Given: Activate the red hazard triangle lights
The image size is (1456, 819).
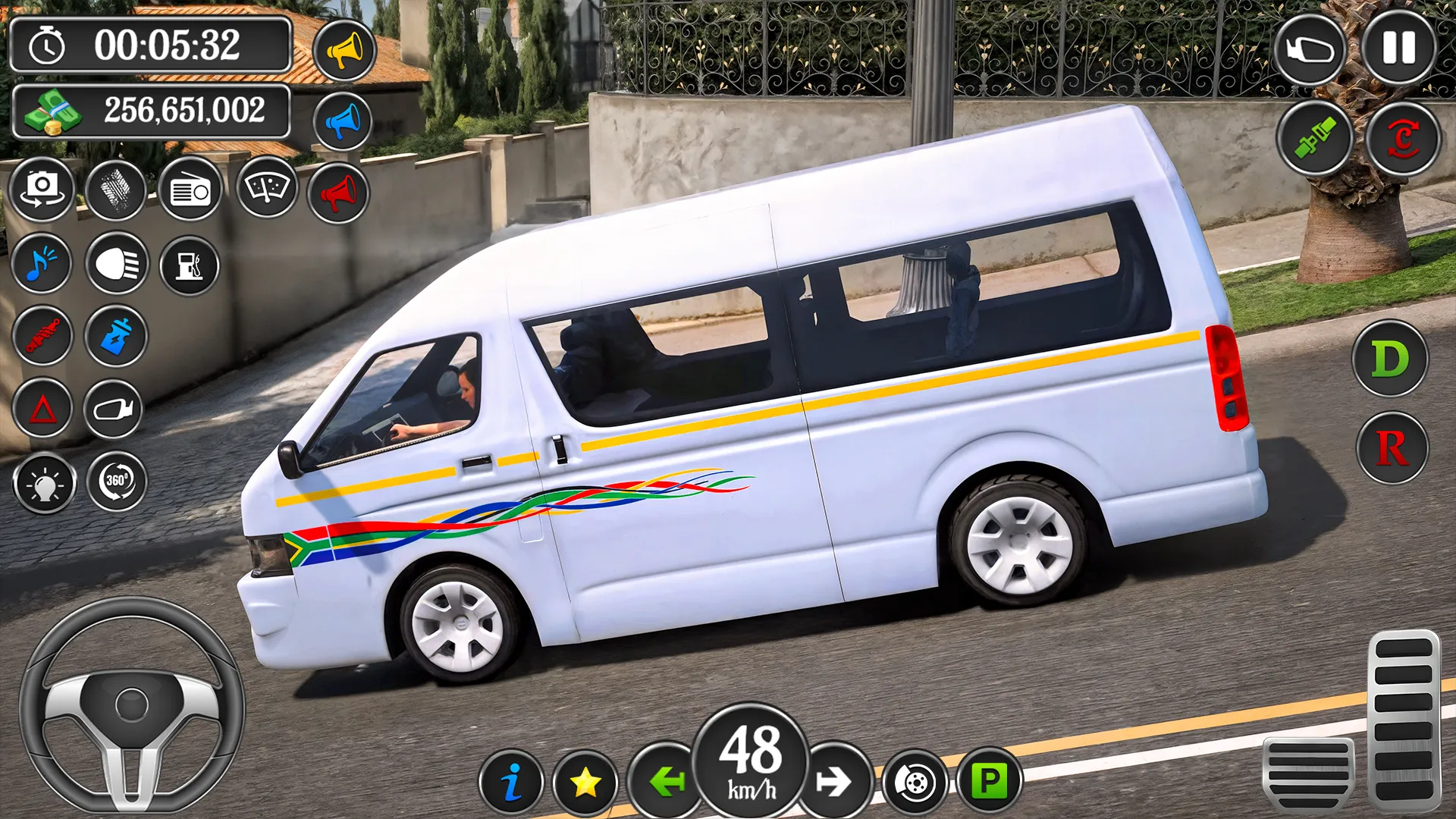Looking at the screenshot, I should tap(42, 409).
